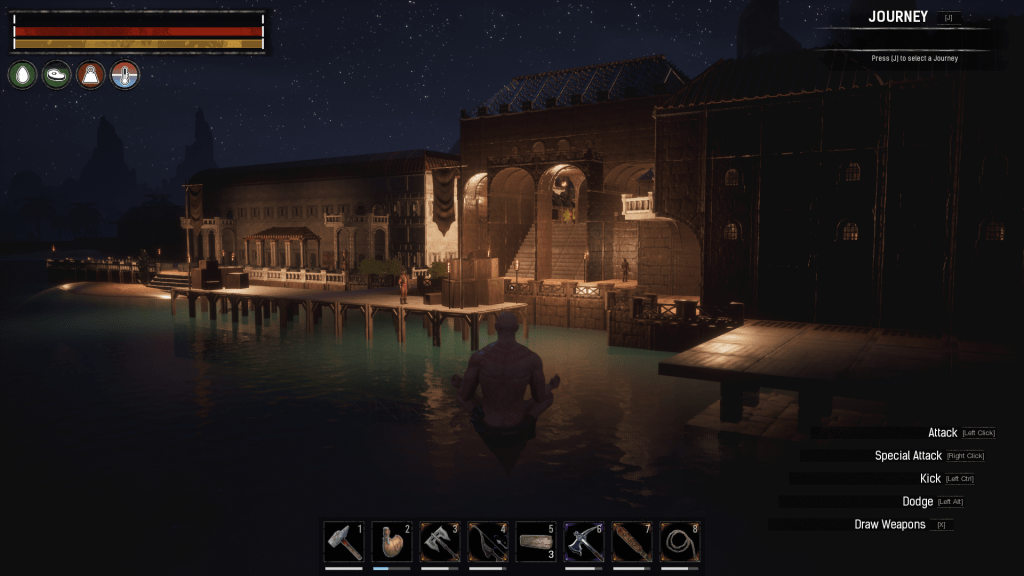
Task: Equip the long-hafted axe in slot 6
Action: coord(584,542)
